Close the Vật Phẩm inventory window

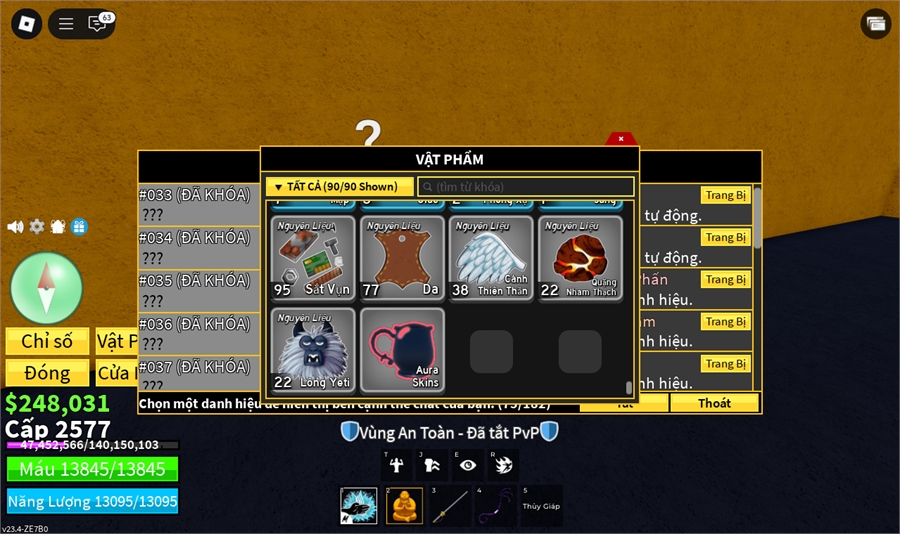[621, 139]
